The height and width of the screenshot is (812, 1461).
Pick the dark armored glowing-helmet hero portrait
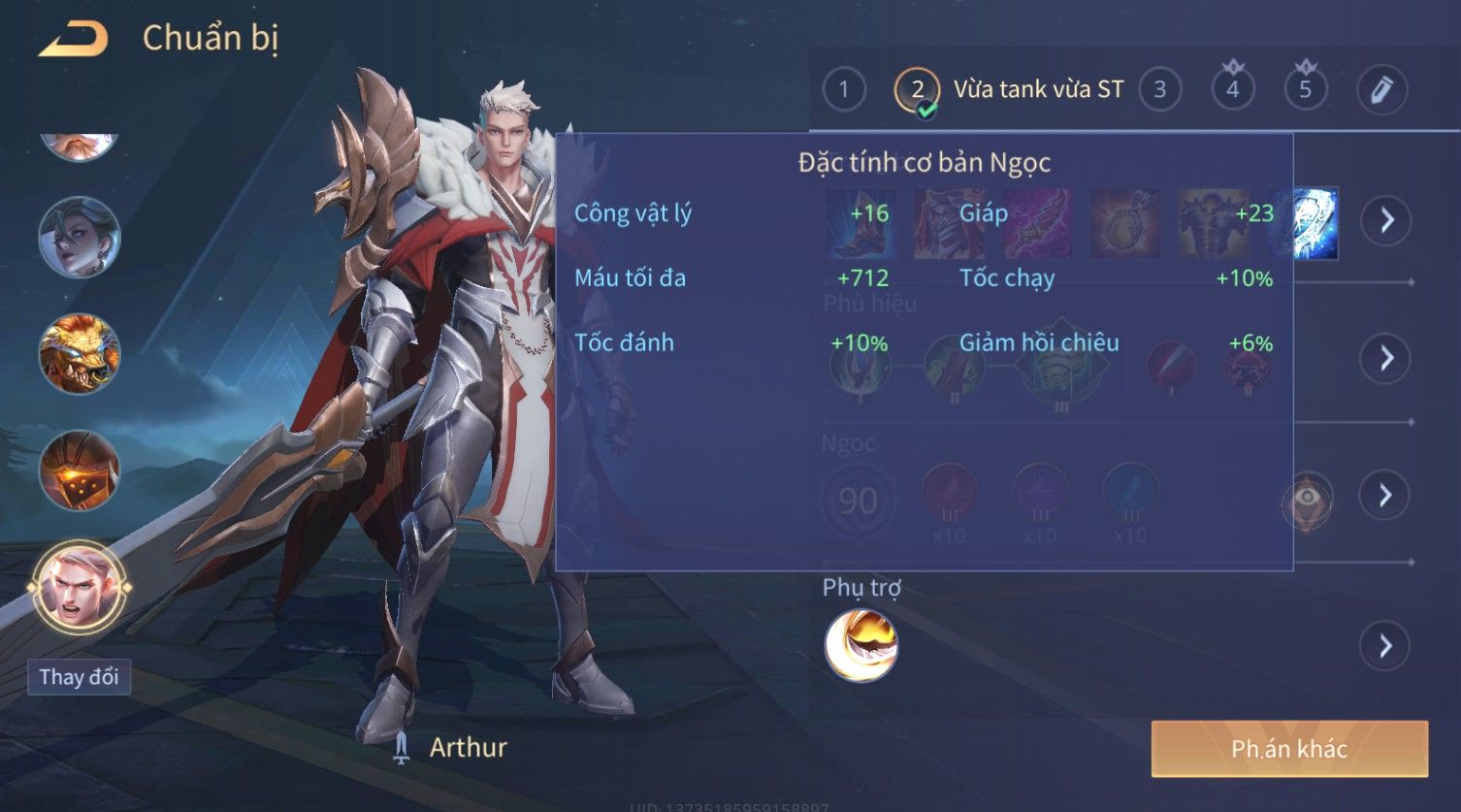coord(79,471)
